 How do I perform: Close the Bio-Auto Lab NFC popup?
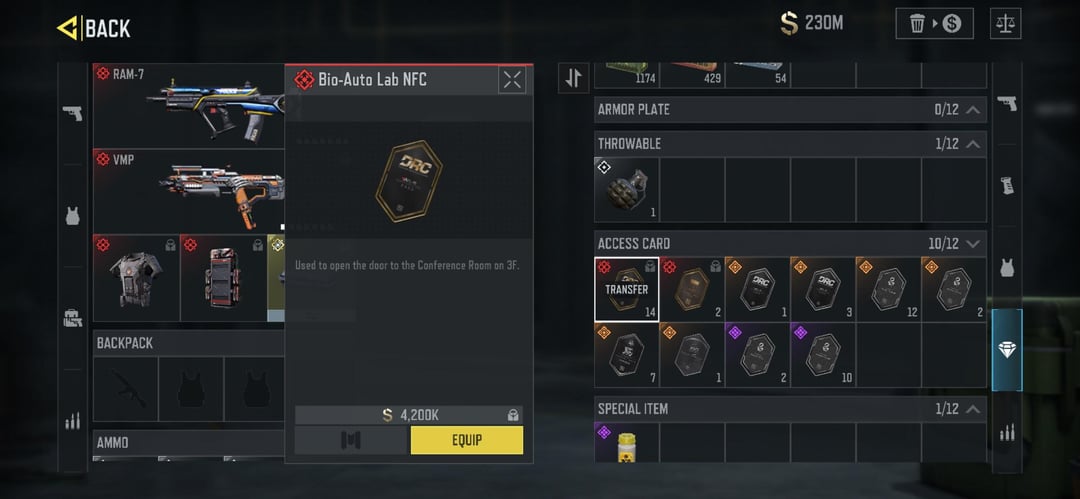point(512,80)
